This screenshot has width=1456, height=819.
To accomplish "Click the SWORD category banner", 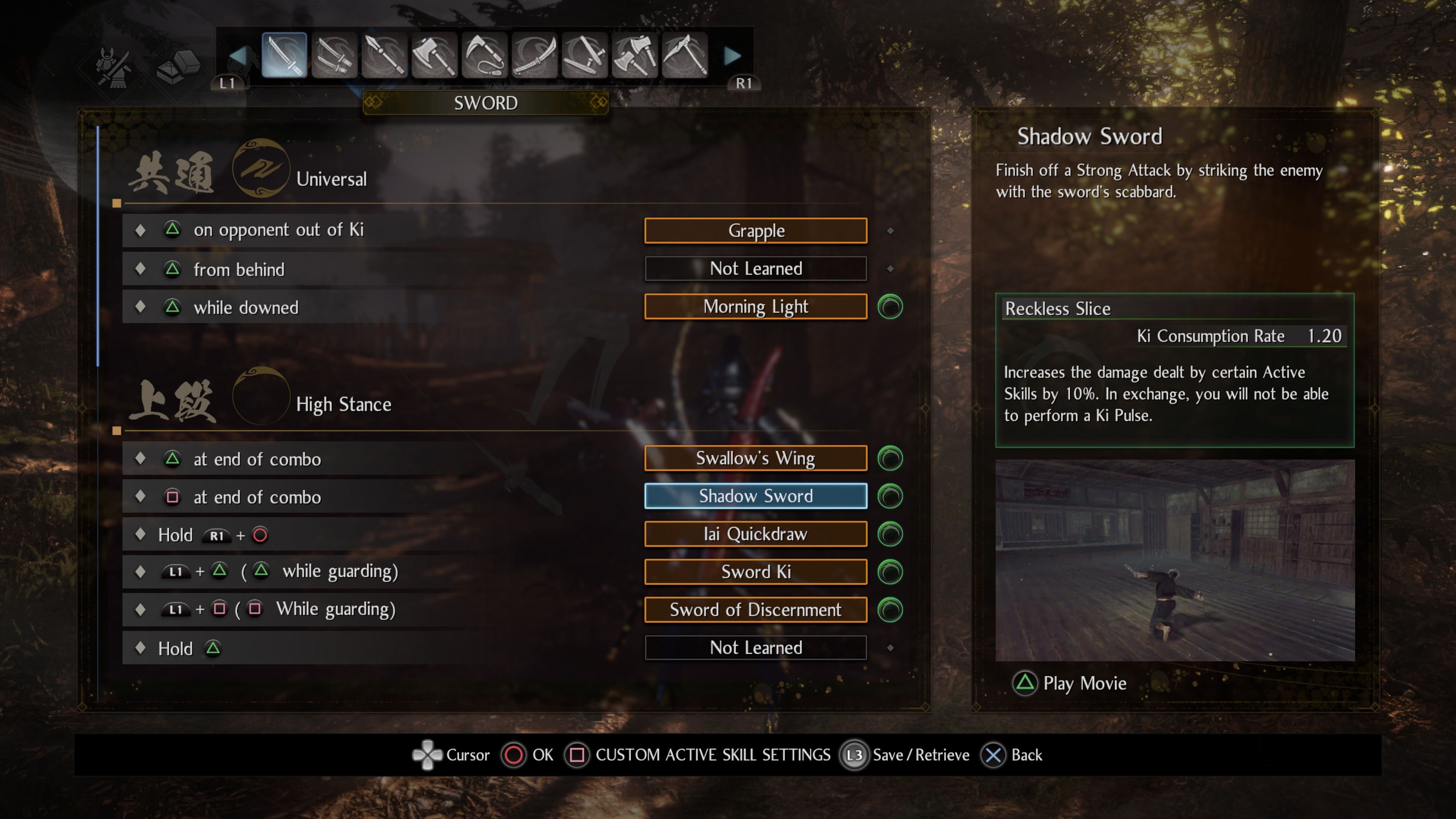I will (x=485, y=102).
